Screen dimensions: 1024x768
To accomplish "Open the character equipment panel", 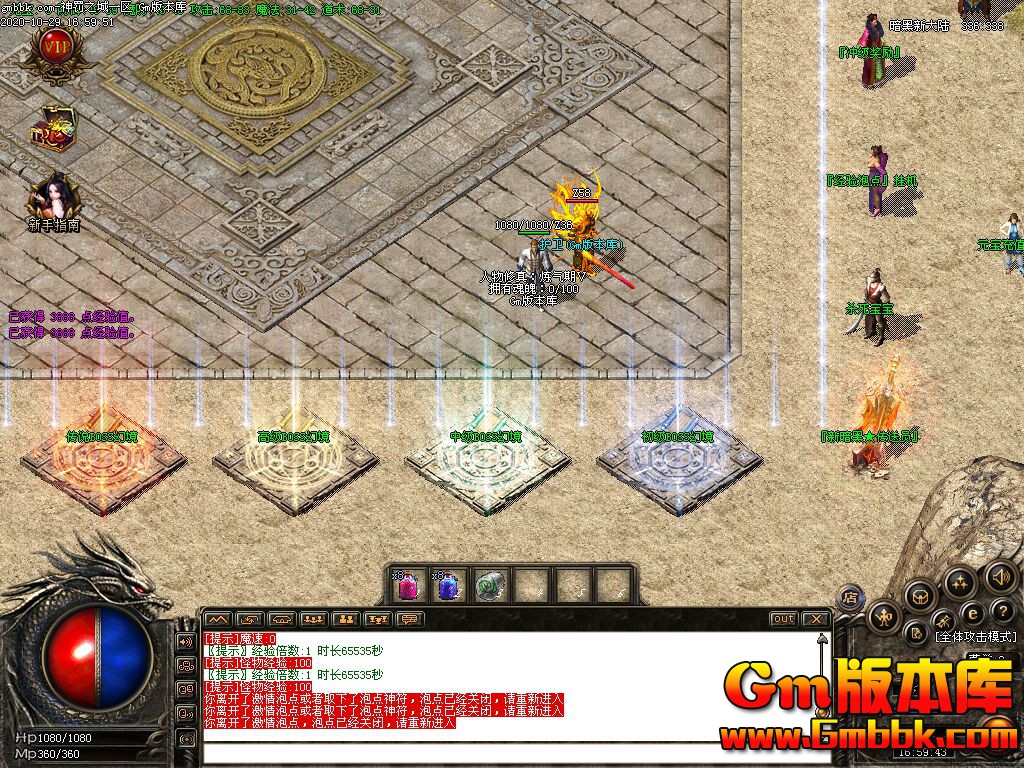I will point(883,618).
